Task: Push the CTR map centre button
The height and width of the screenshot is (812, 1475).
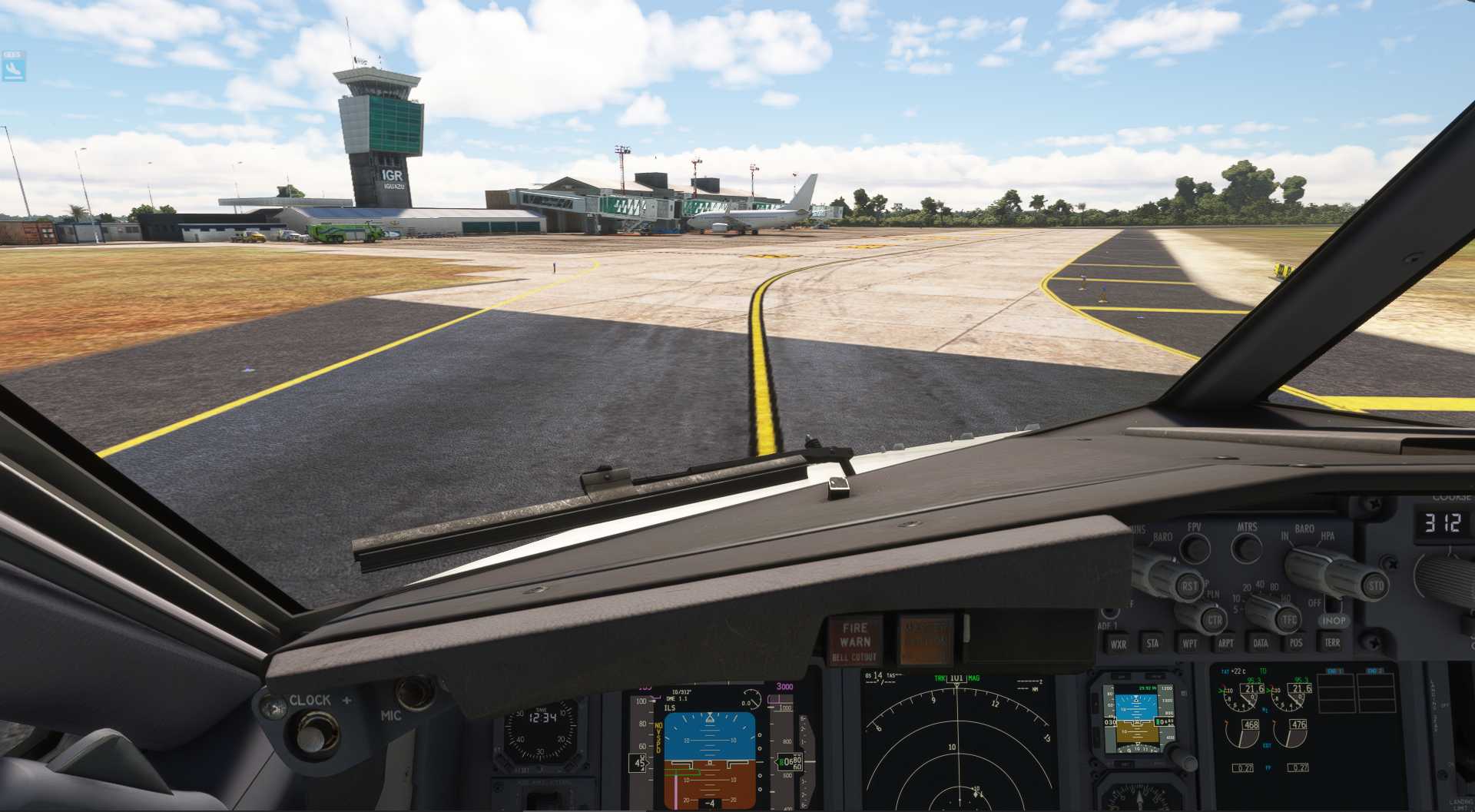Action: click(x=1214, y=619)
